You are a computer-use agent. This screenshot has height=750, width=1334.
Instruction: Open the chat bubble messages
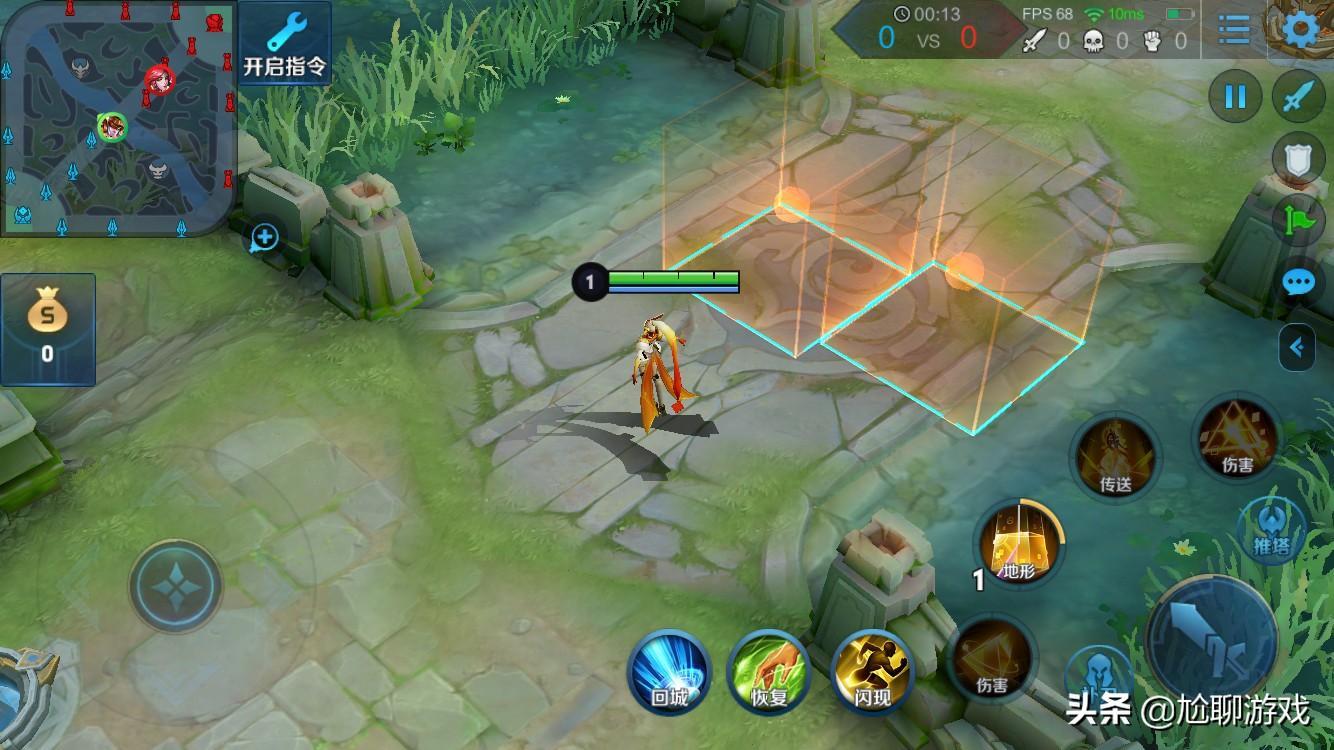tap(1298, 282)
